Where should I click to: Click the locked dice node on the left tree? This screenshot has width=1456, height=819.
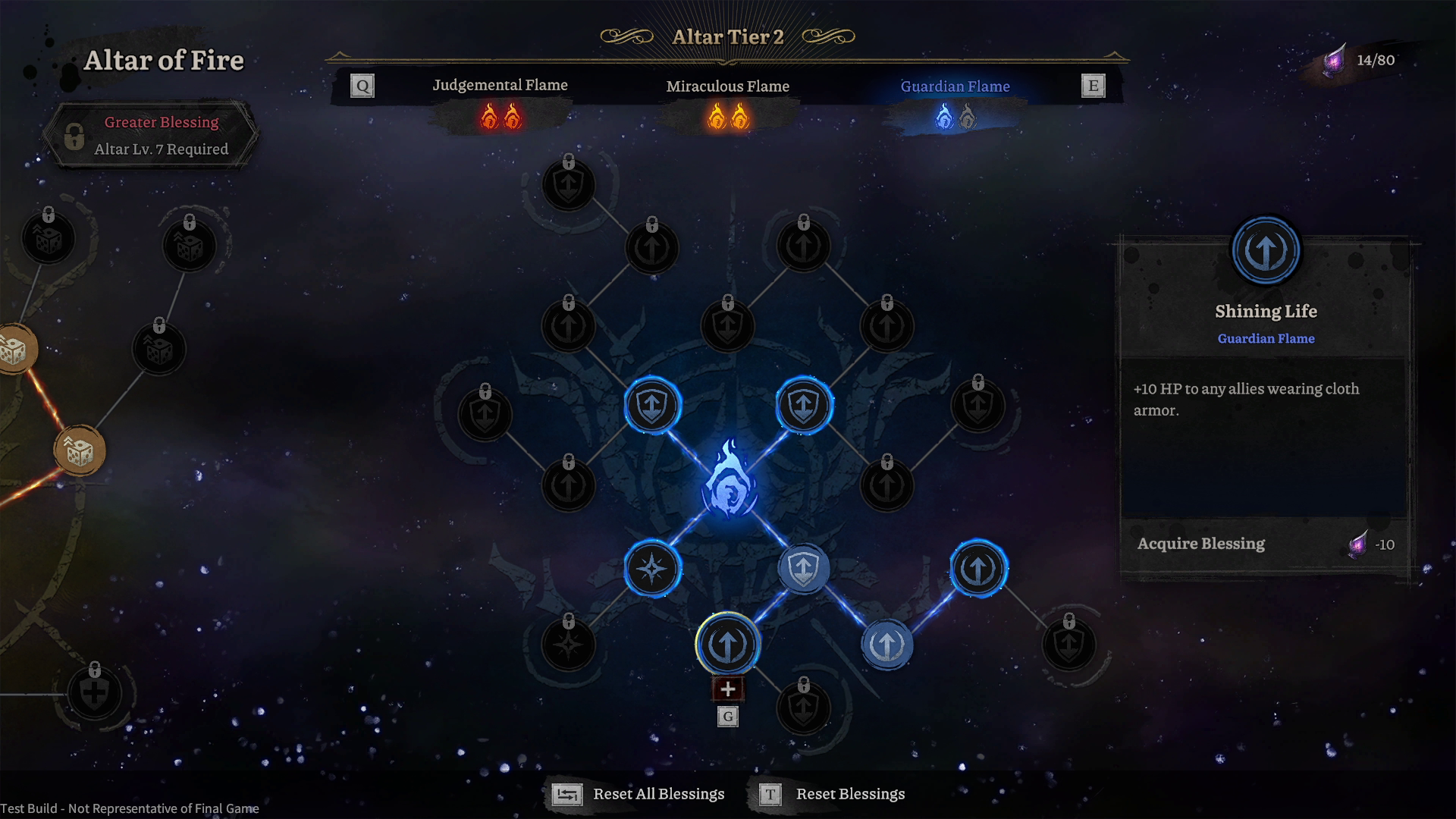pos(49,240)
